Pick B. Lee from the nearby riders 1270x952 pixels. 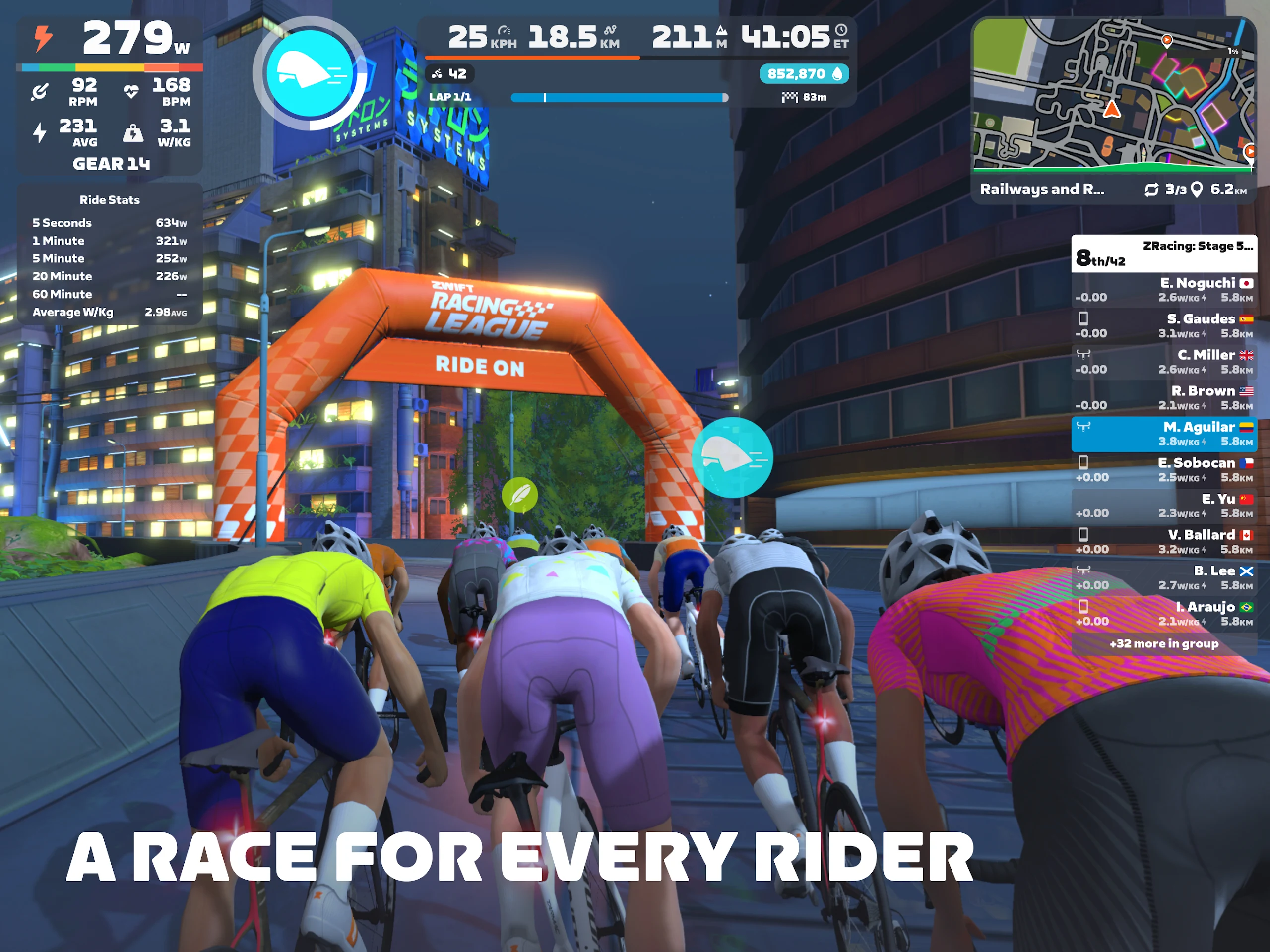(1163, 577)
